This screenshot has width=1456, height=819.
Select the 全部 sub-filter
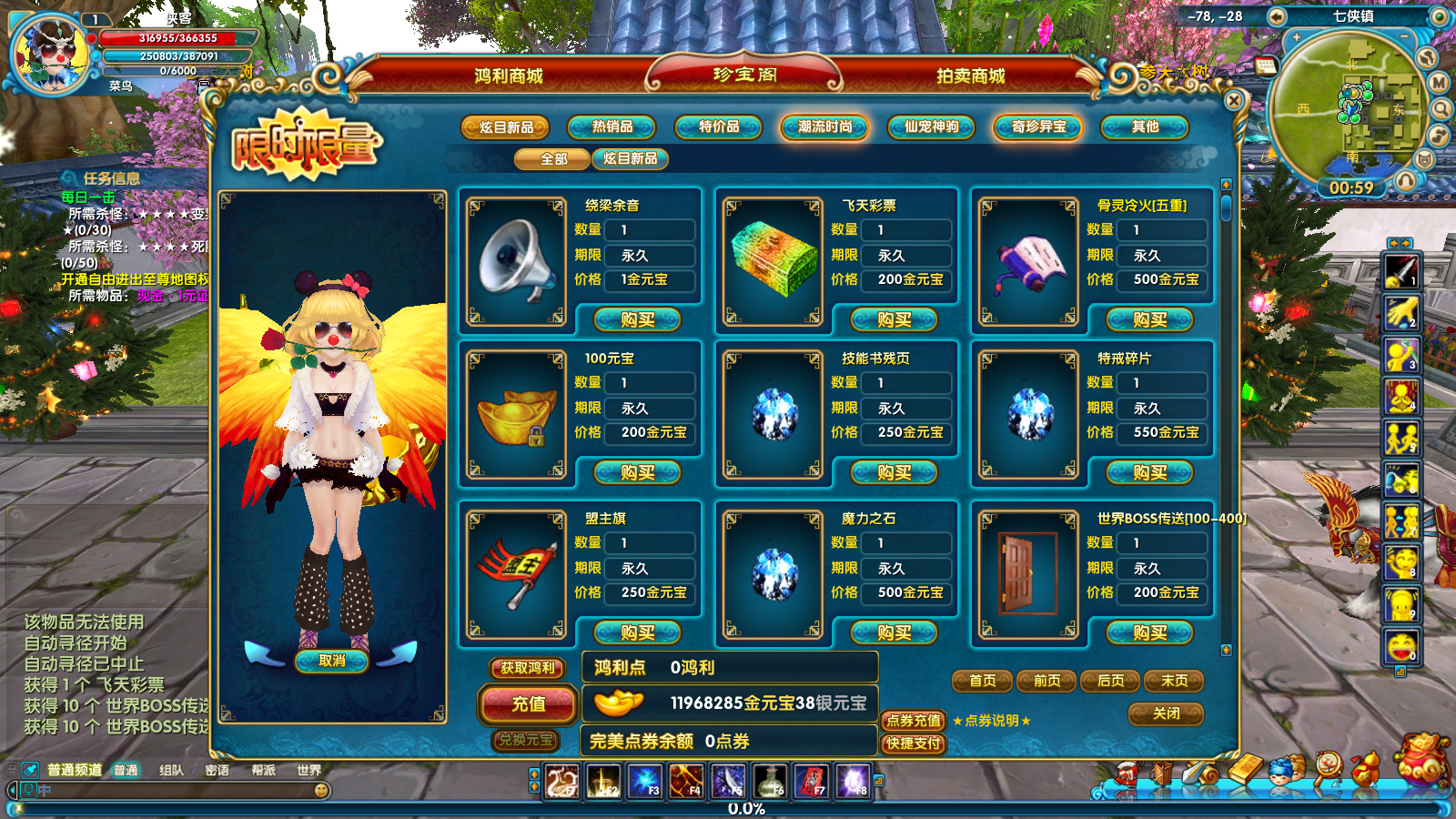click(553, 159)
